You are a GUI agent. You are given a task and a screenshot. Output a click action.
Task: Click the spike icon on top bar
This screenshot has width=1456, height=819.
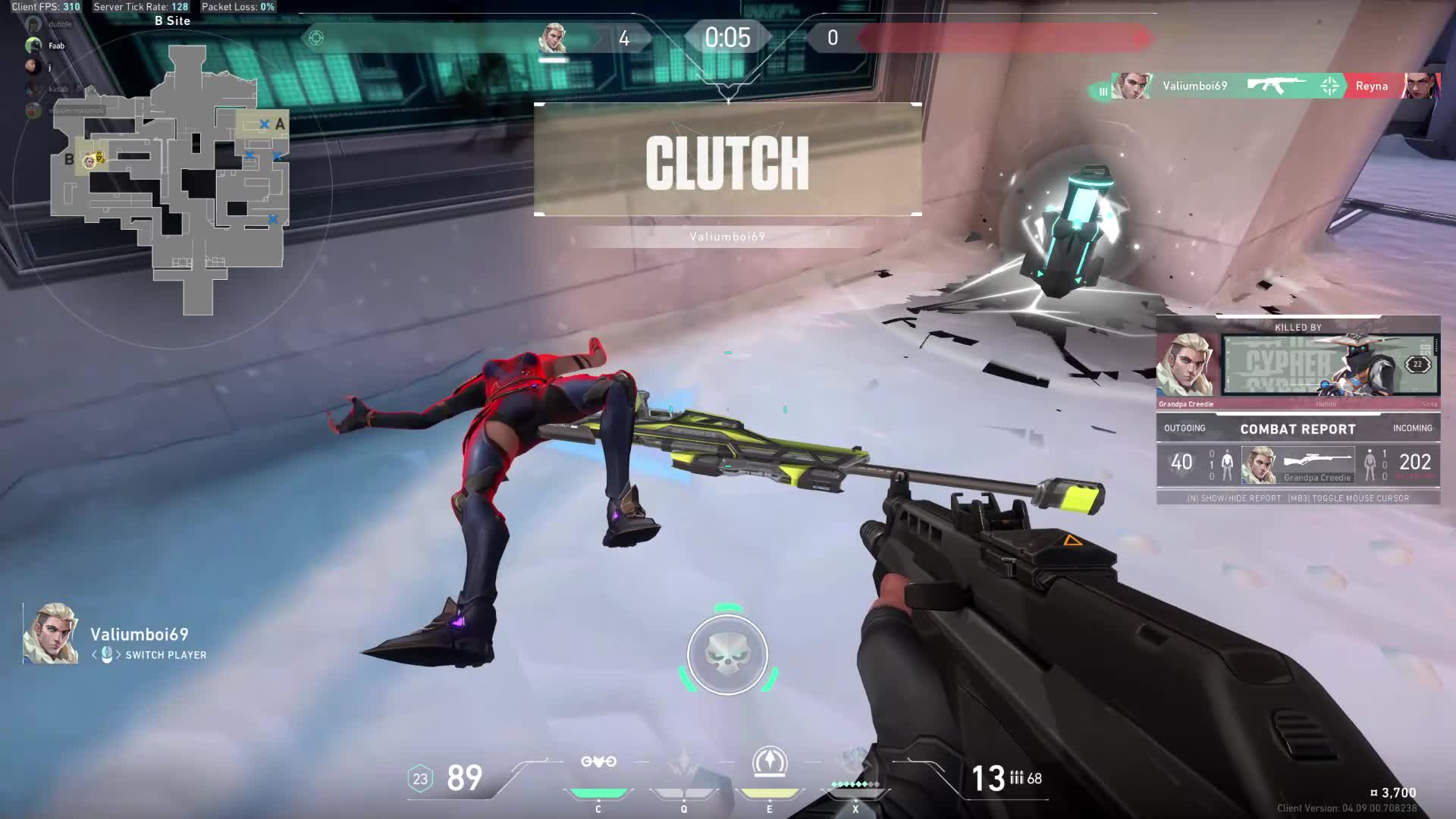(316, 37)
